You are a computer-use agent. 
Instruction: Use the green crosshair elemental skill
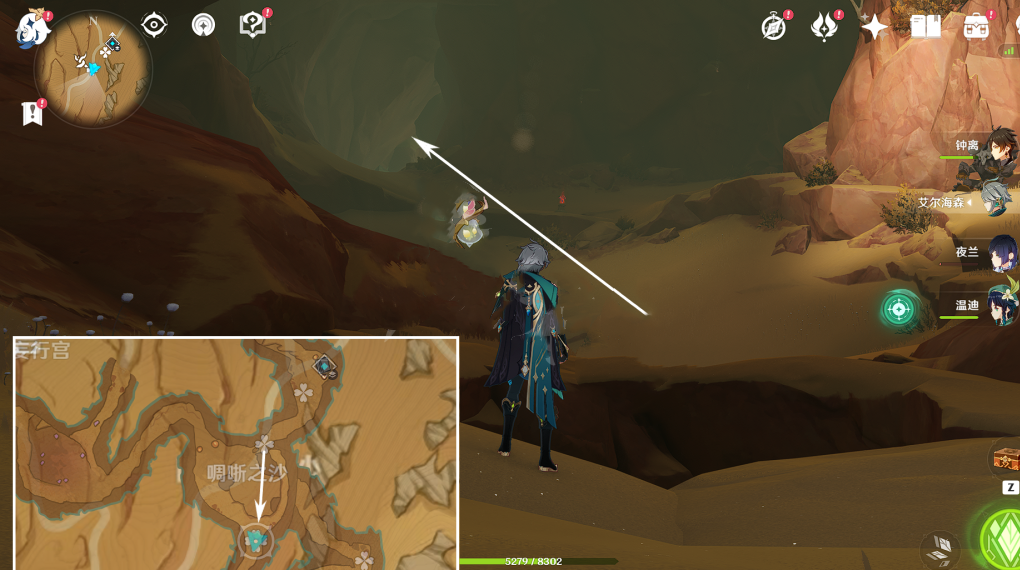(899, 309)
